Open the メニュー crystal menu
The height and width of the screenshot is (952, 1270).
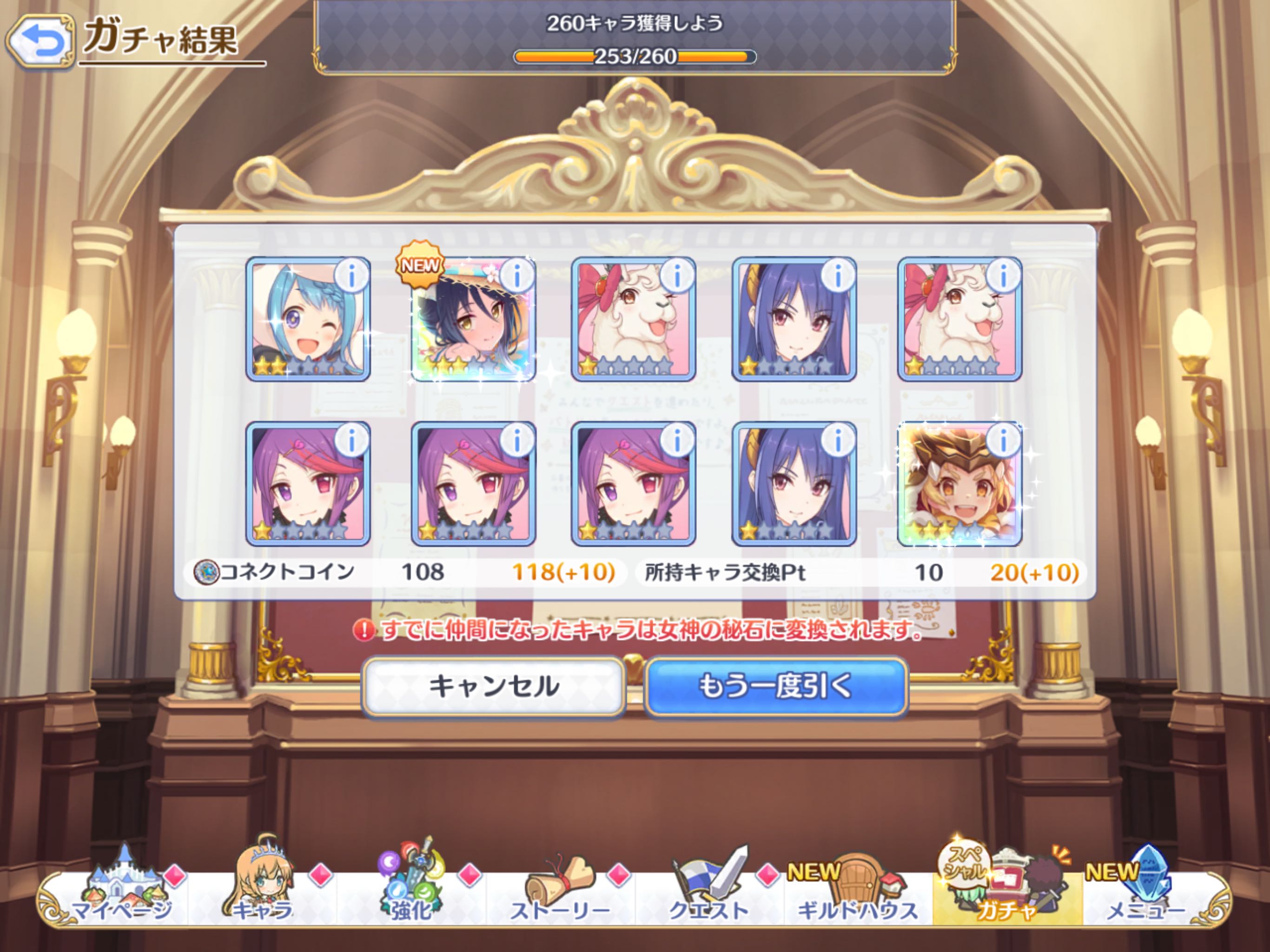(x=1145, y=890)
